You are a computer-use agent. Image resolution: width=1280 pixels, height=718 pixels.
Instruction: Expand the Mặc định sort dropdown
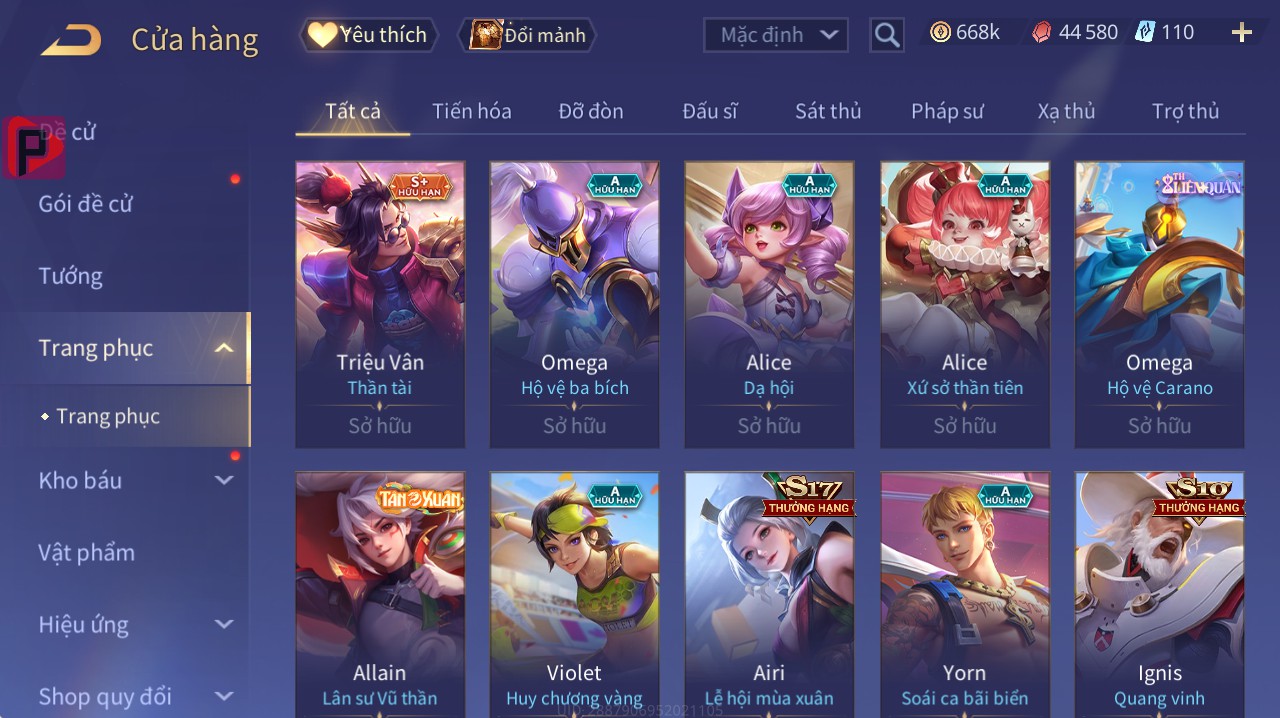(776, 35)
